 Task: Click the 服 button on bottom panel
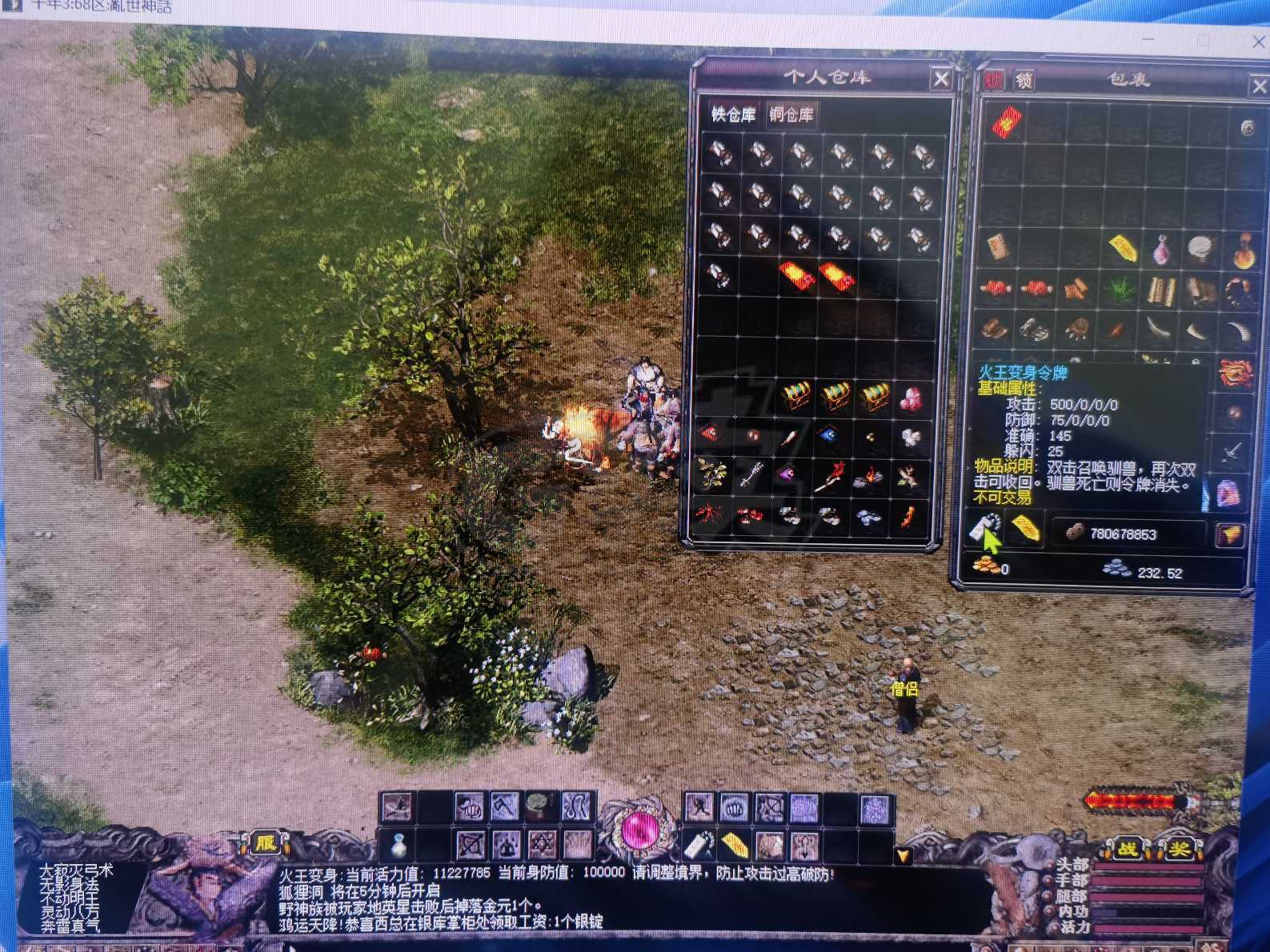(x=266, y=842)
